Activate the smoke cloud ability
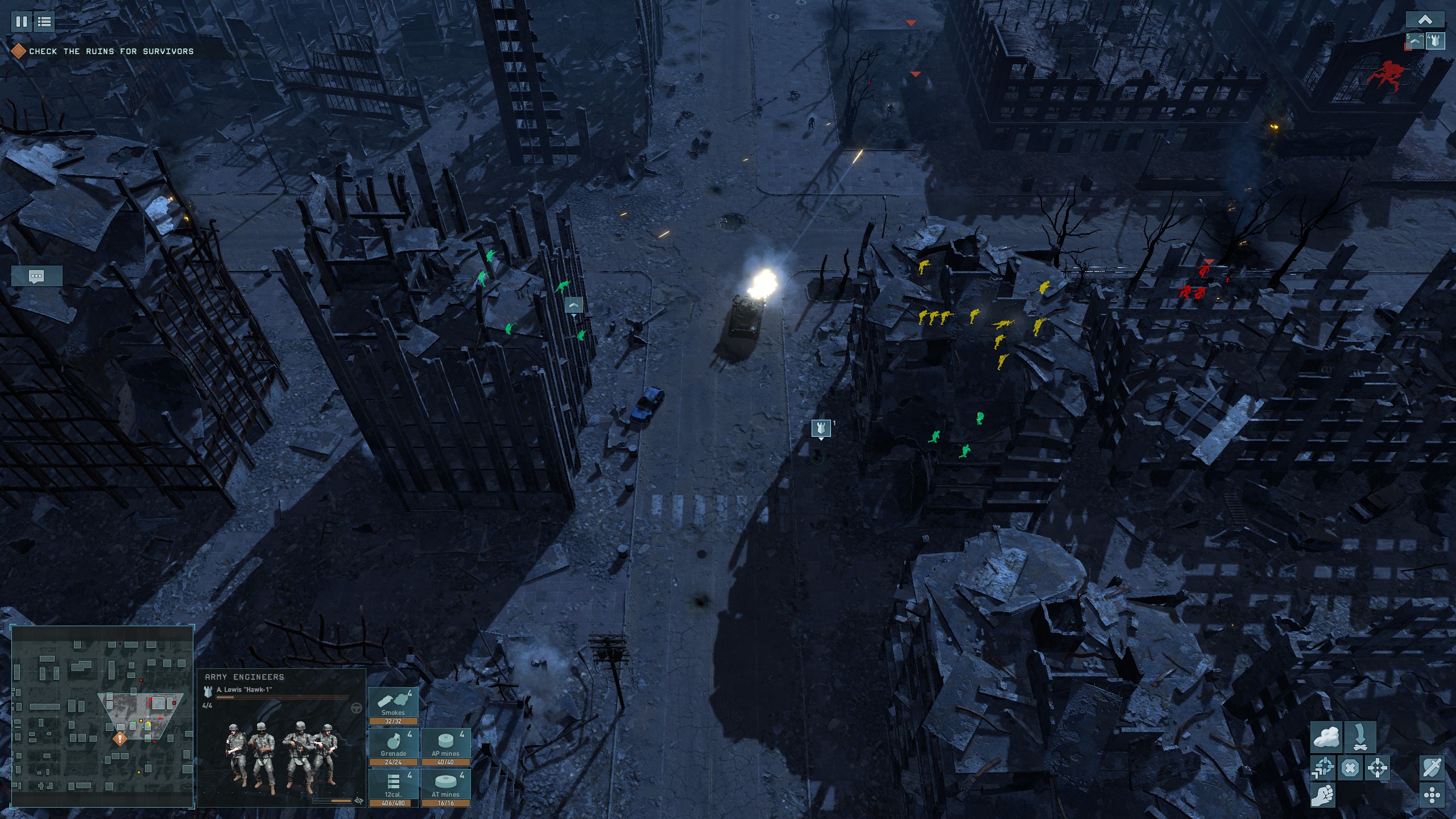This screenshot has height=819, width=1456. coord(1326,738)
